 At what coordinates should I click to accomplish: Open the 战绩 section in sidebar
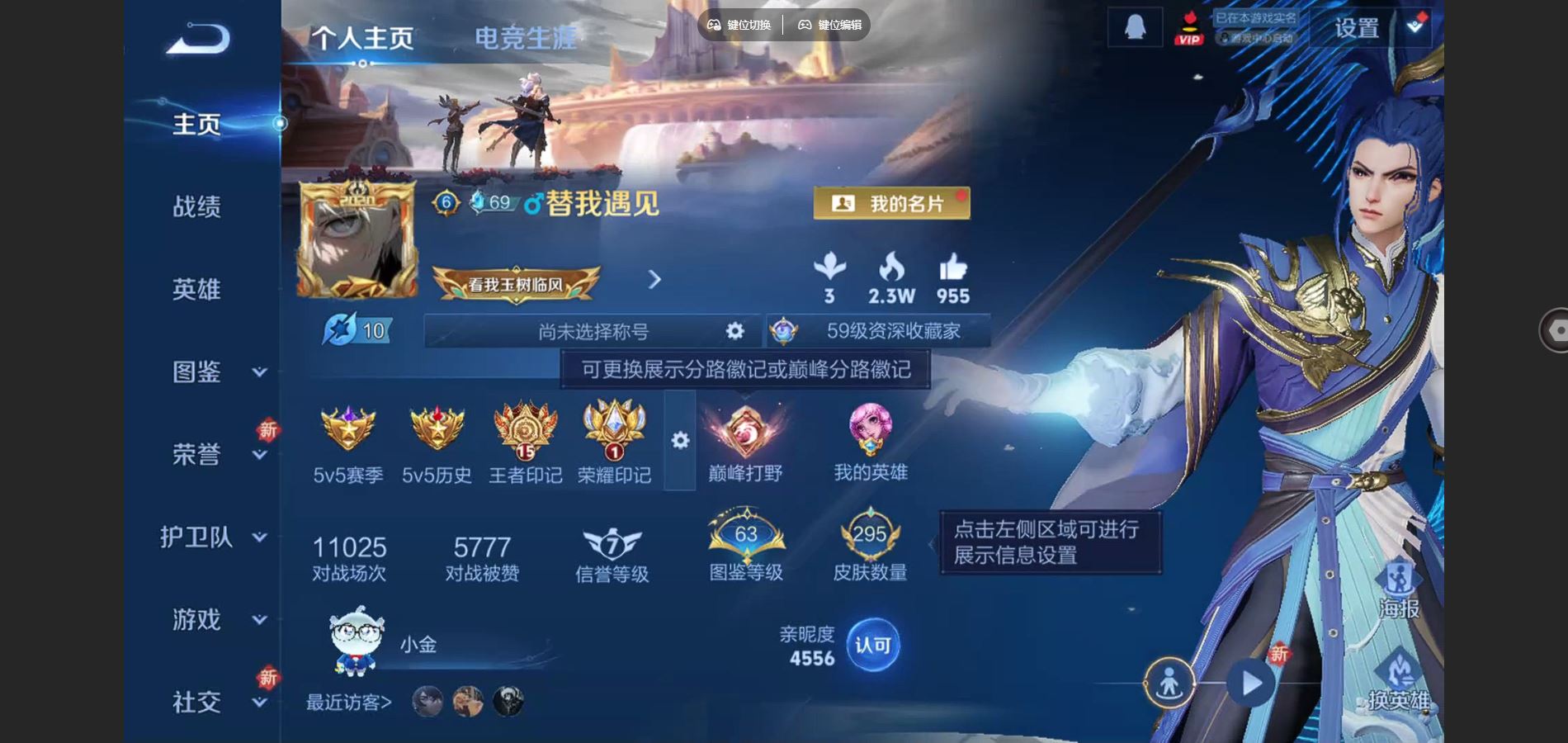(x=198, y=206)
